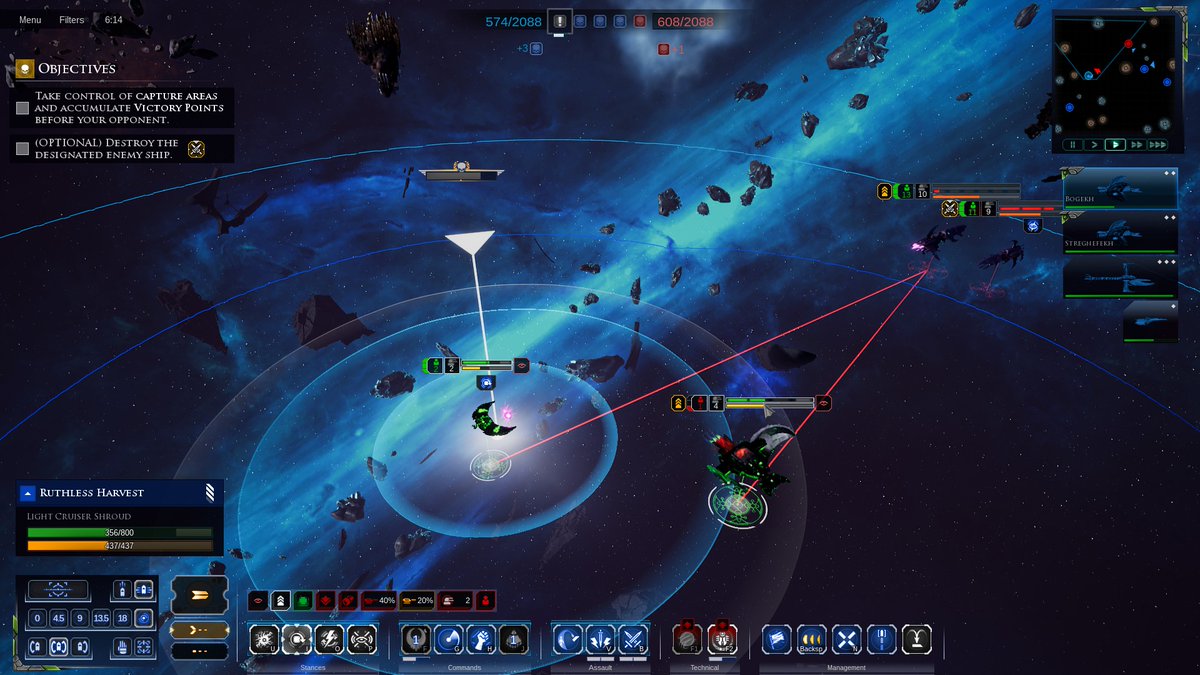
Task: Open the Menu in the top bar
Action: pos(30,20)
